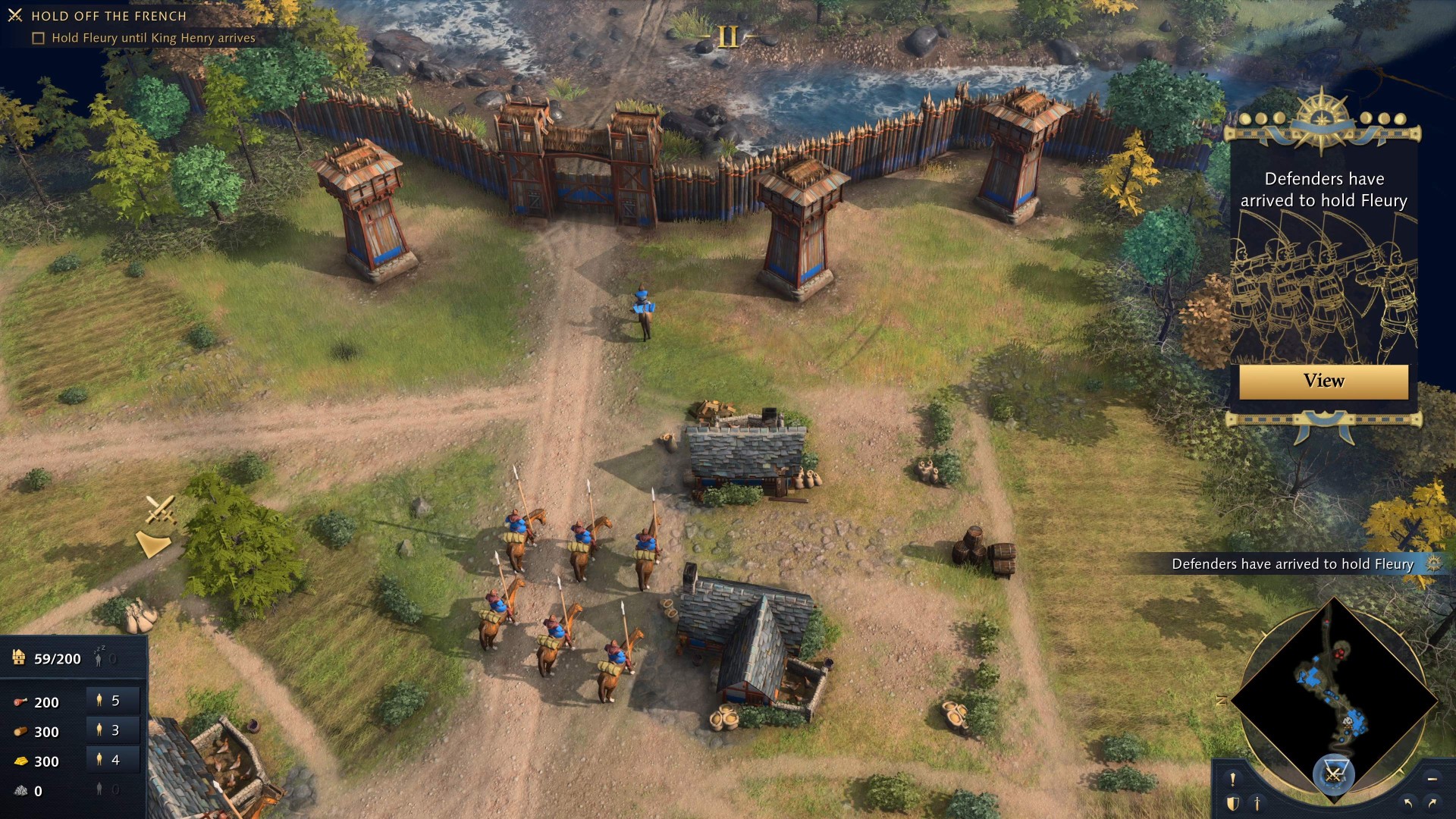
Task: Click the villager count badge next to food
Action: [x=108, y=701]
